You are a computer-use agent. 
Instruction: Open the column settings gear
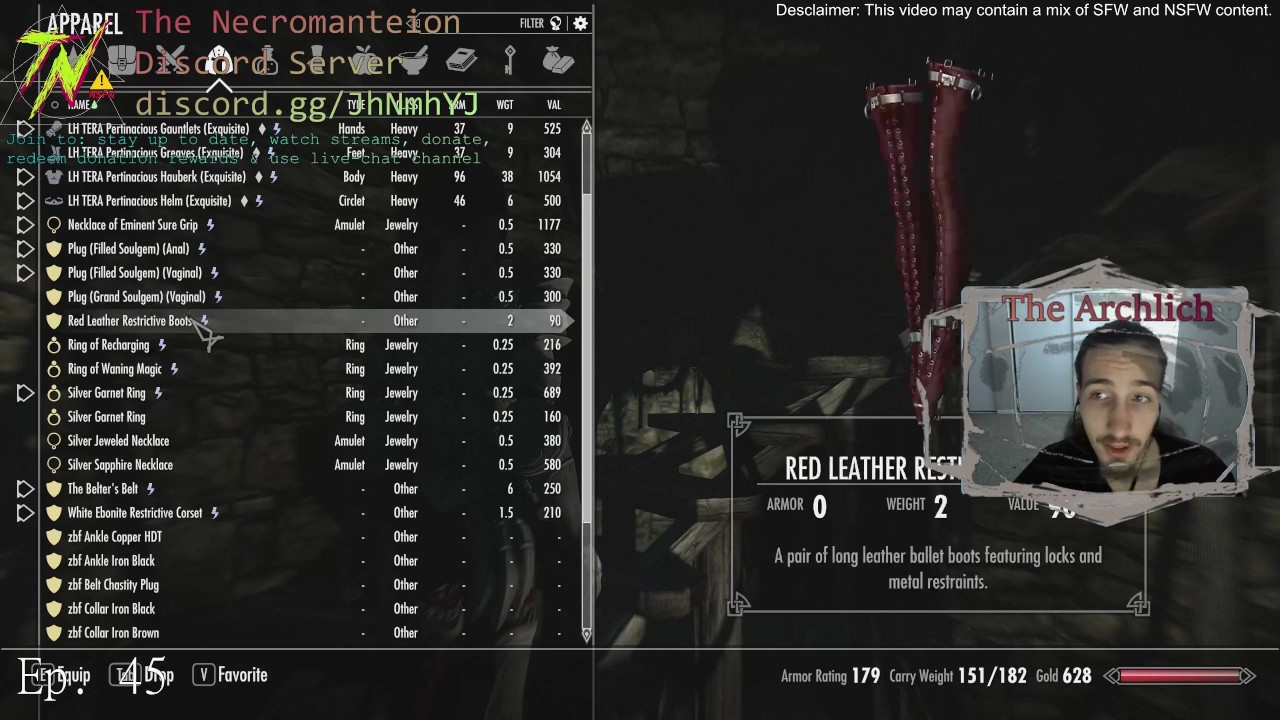pyautogui.click(x=580, y=23)
